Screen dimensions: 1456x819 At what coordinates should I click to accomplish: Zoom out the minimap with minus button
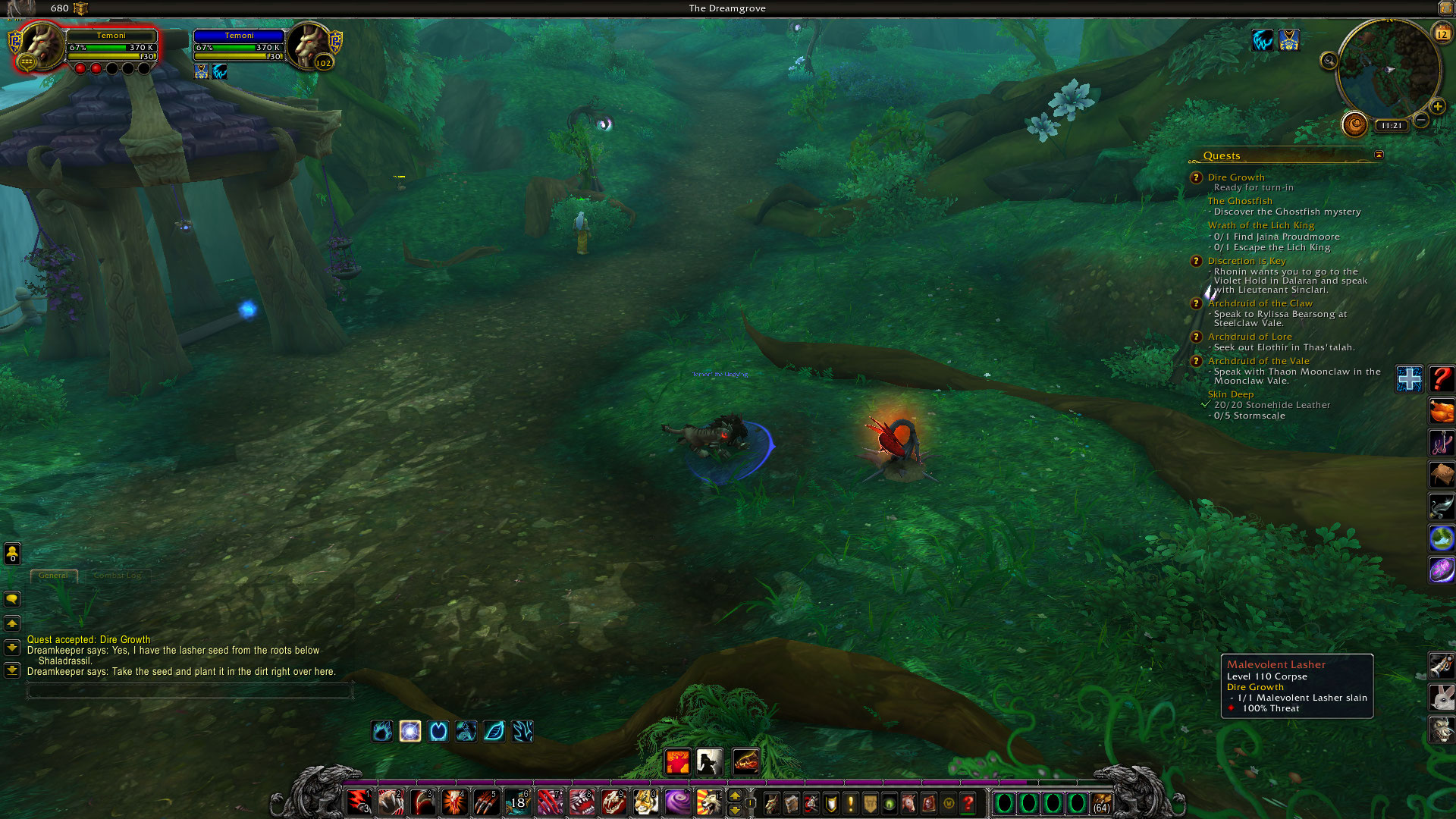point(1421,121)
